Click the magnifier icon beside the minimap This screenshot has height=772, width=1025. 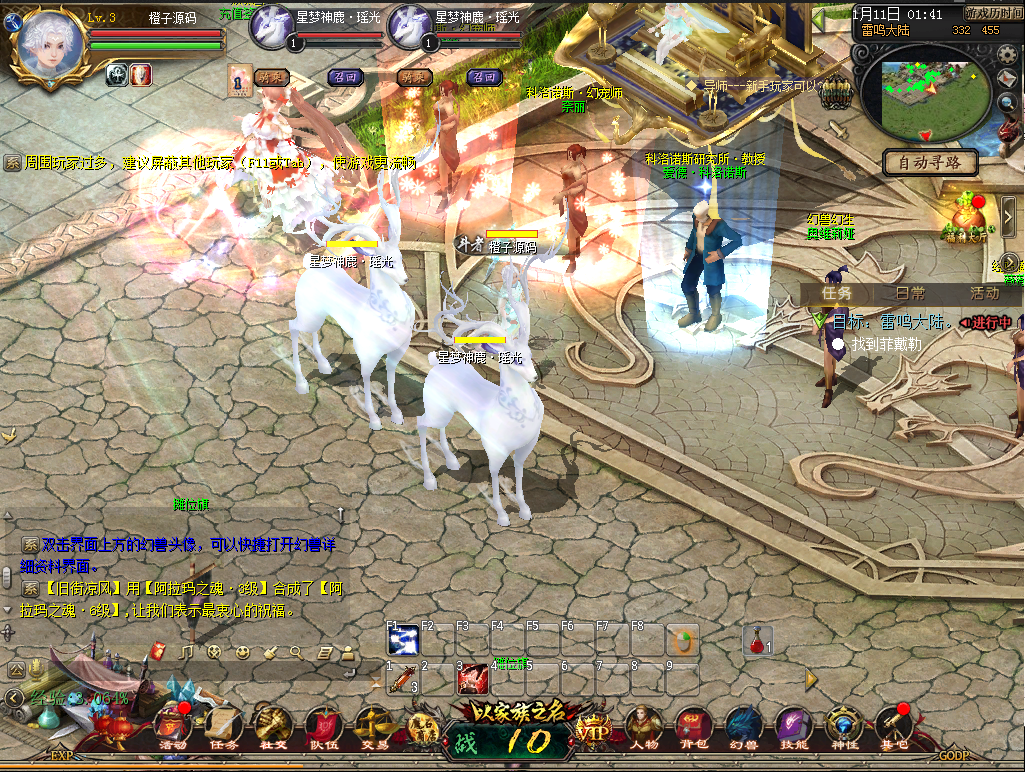point(1007,101)
